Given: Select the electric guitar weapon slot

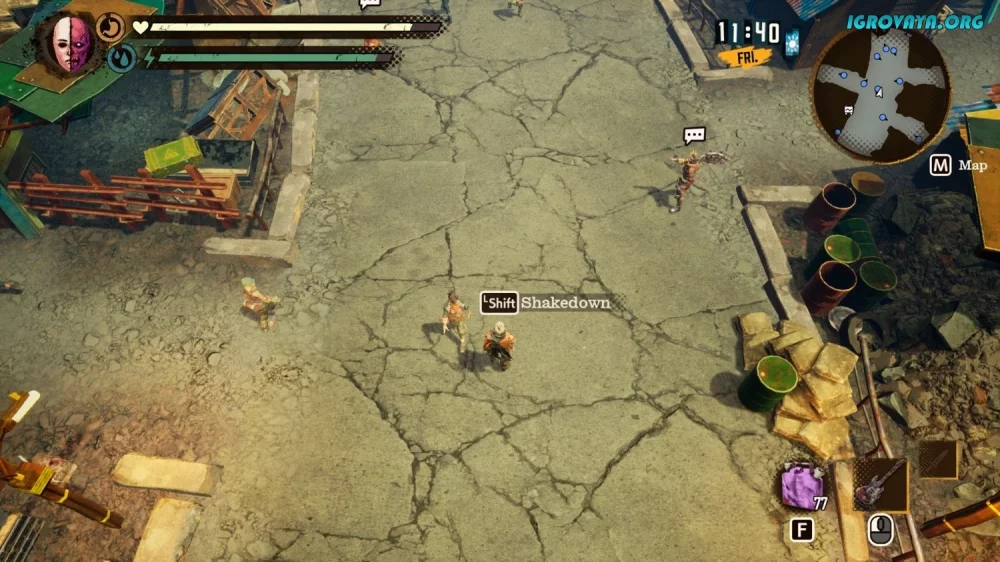Looking at the screenshot, I should pos(880,485).
